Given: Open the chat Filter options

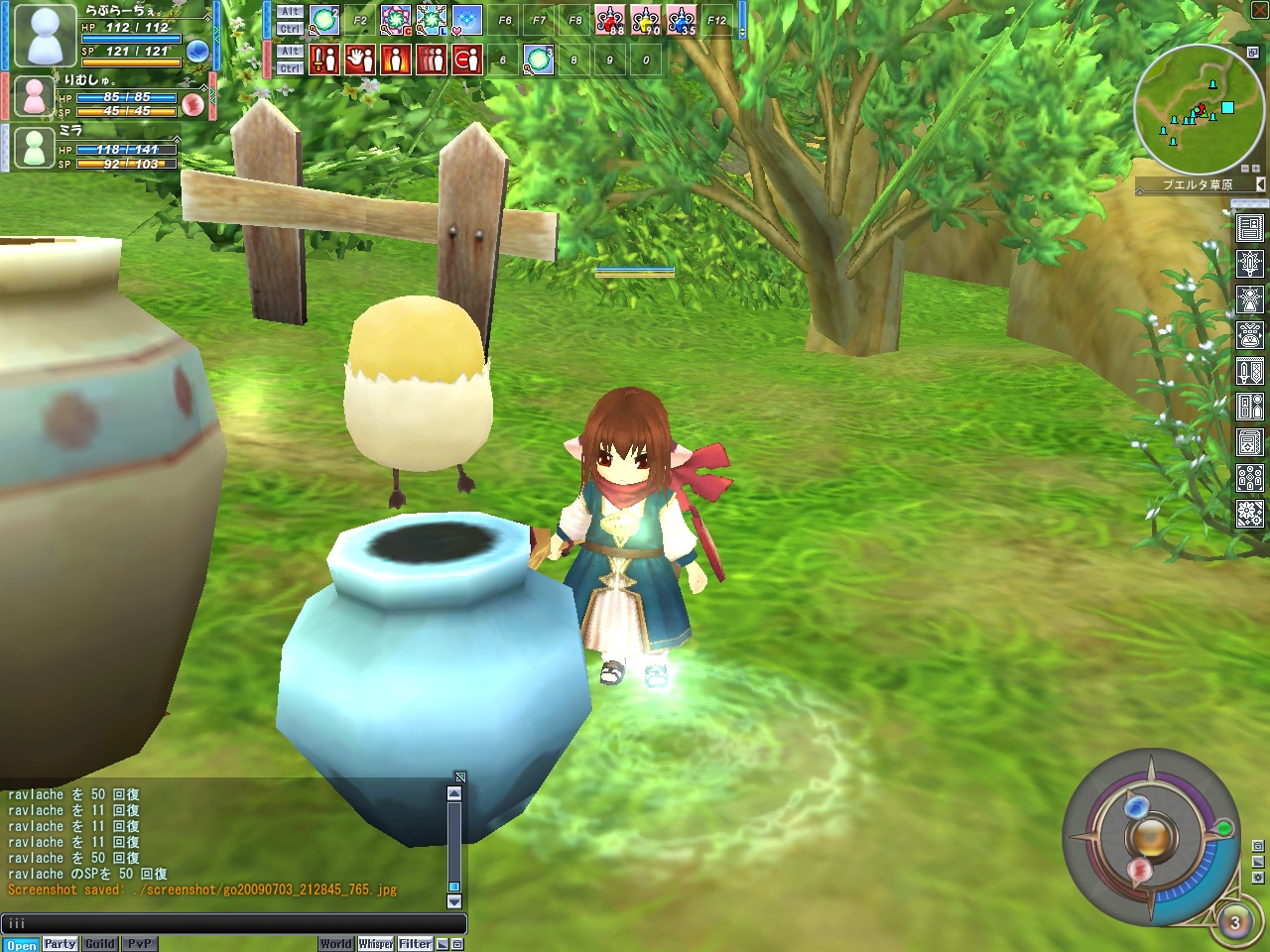Looking at the screenshot, I should tap(415, 944).
